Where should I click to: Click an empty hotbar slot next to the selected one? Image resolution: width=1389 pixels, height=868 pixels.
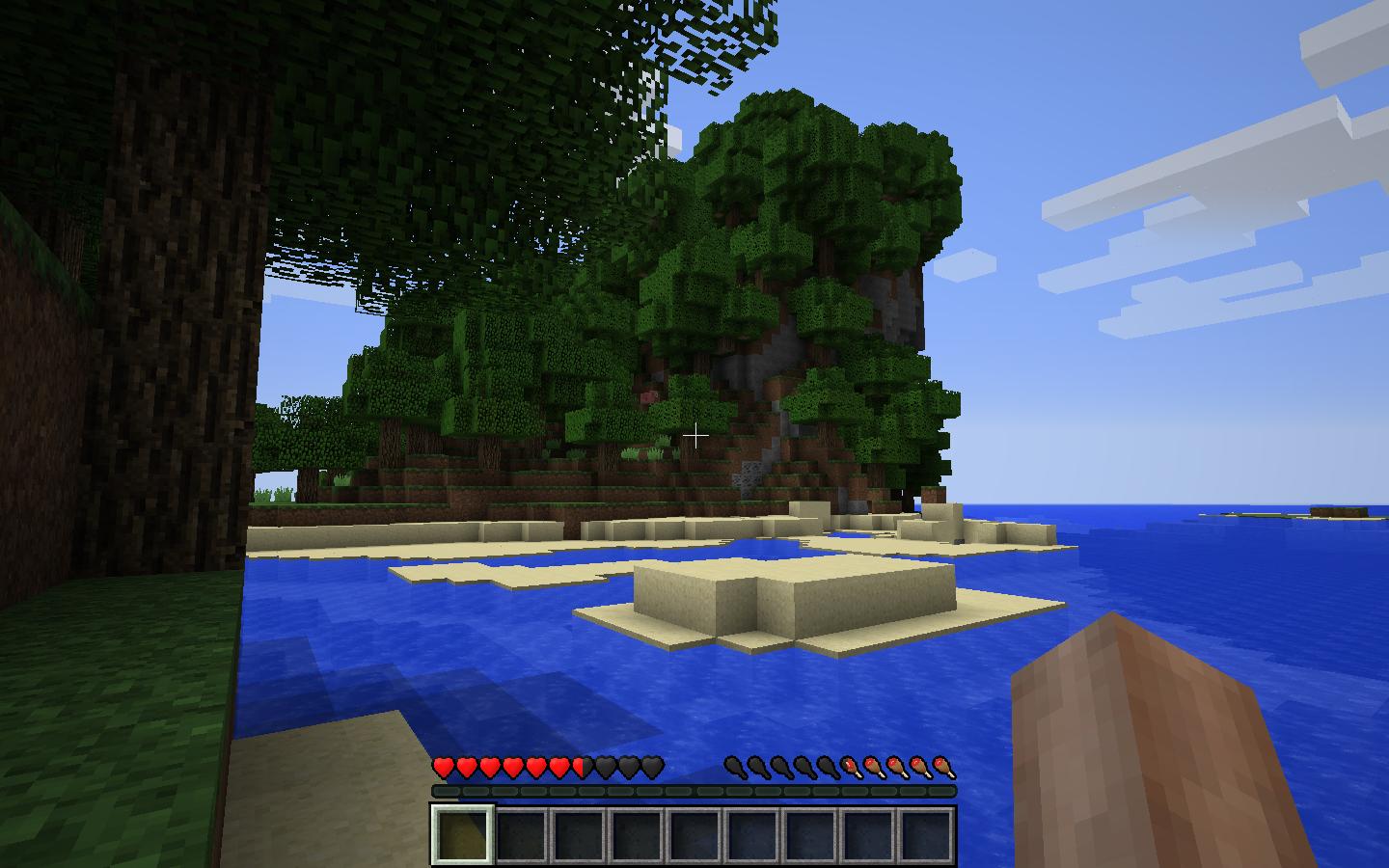(x=522, y=835)
